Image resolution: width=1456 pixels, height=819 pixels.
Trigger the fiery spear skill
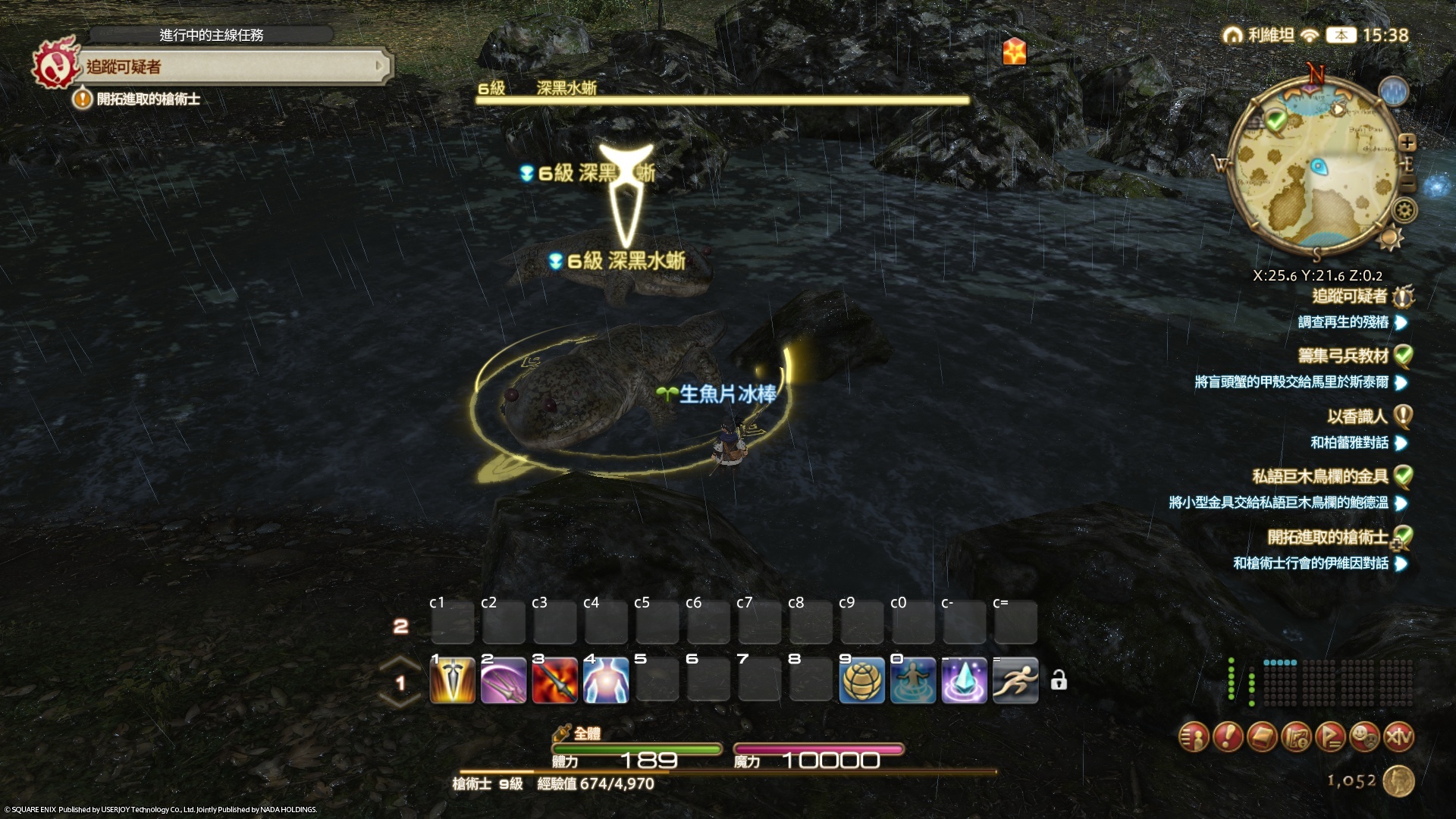click(555, 680)
